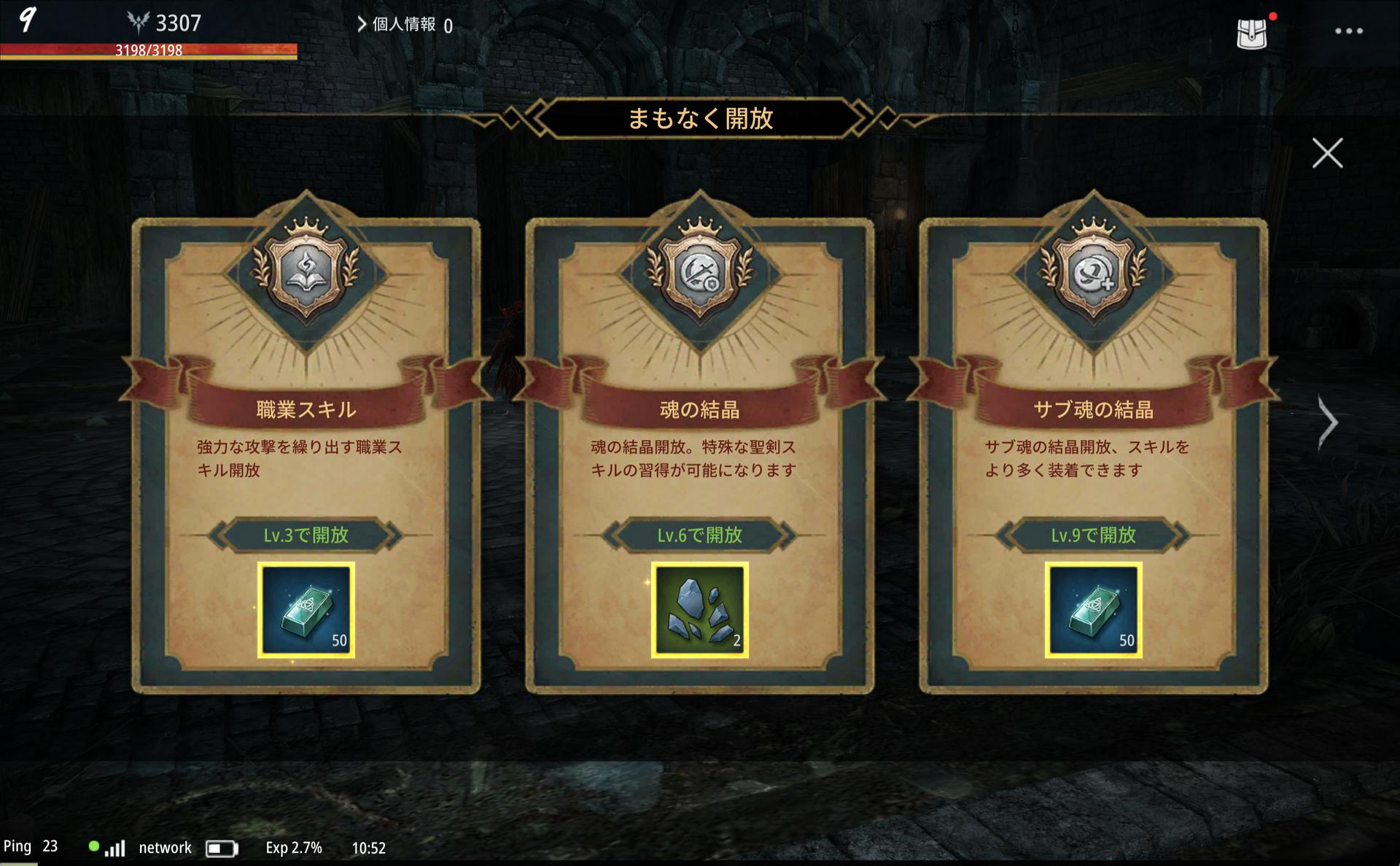This screenshot has width=1400, height=866.
Task: Open the three-dot more options menu
Action: coord(1348,31)
